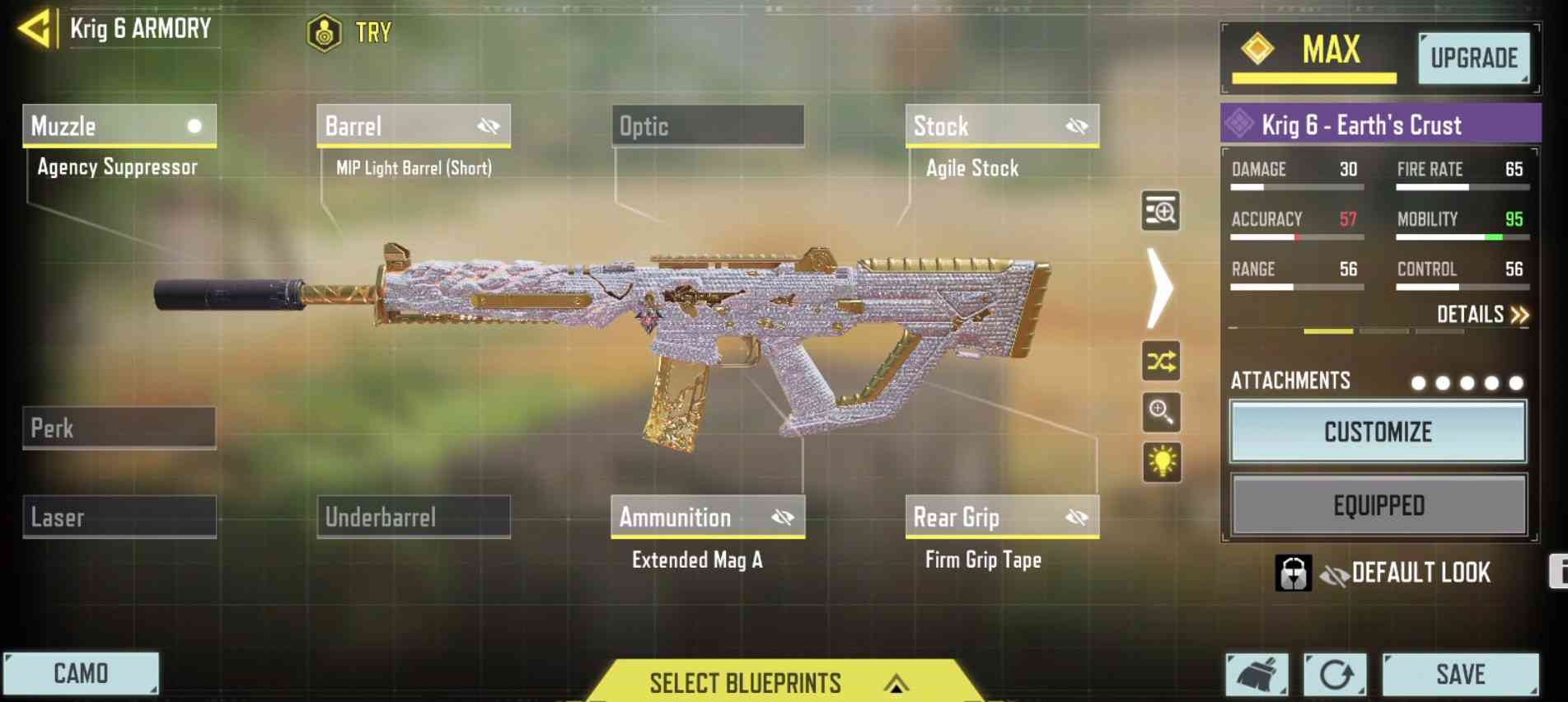Viewport: 1568px width, 702px height.
Task: Choose the Underbarrel slot
Action: point(413,517)
